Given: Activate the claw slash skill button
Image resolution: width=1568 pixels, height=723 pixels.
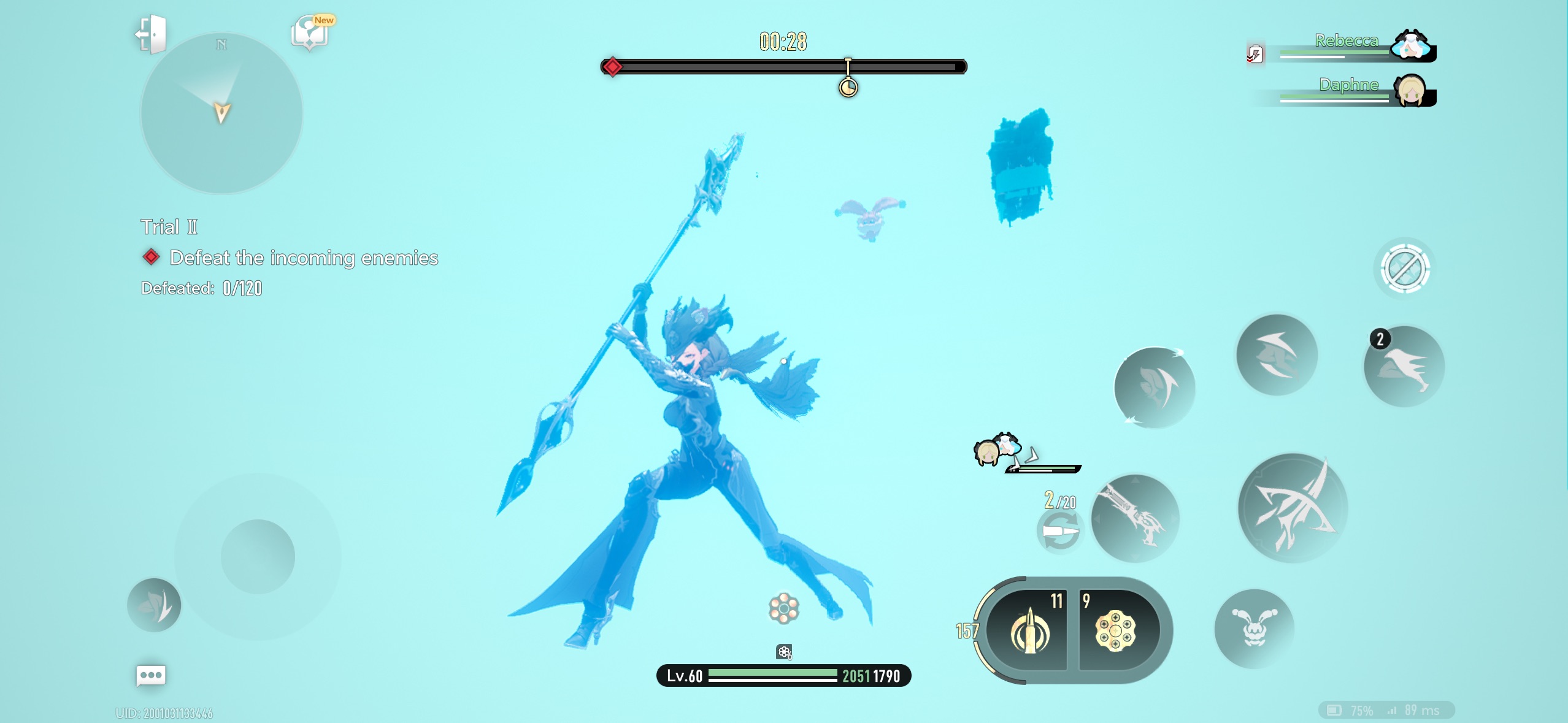Looking at the screenshot, I should (x=1277, y=355).
